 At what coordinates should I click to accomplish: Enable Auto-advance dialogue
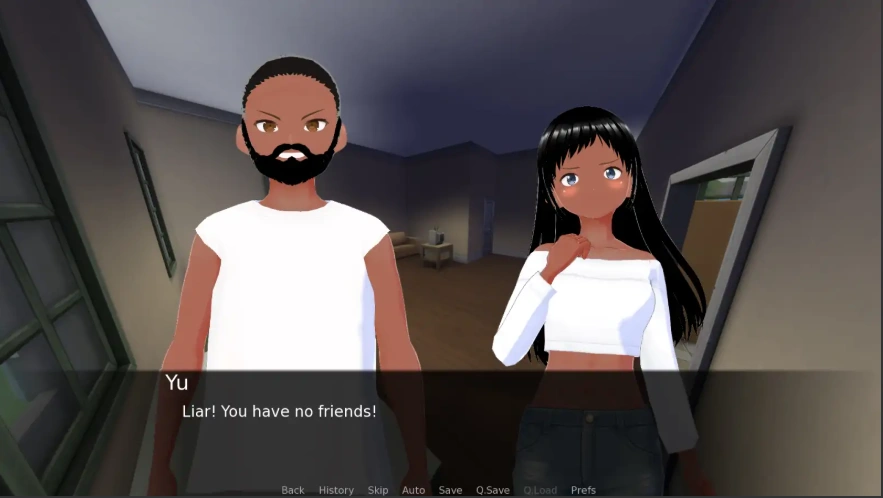(x=414, y=490)
